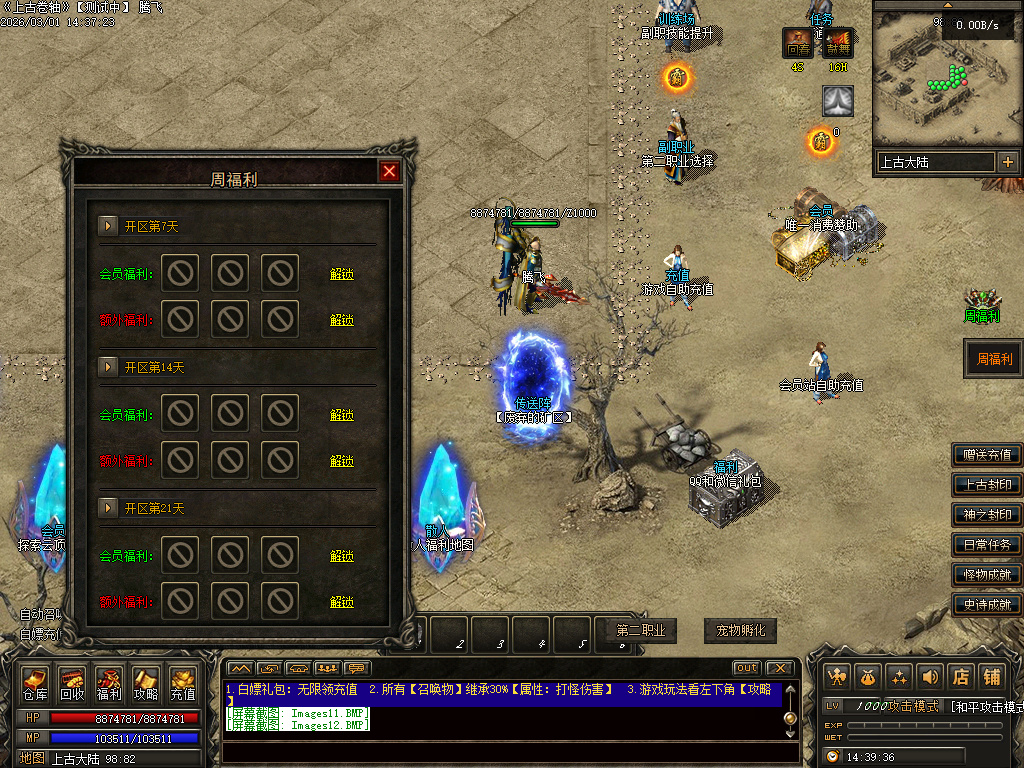
Task: Click the minimap plus button
Action: pos(1007,162)
